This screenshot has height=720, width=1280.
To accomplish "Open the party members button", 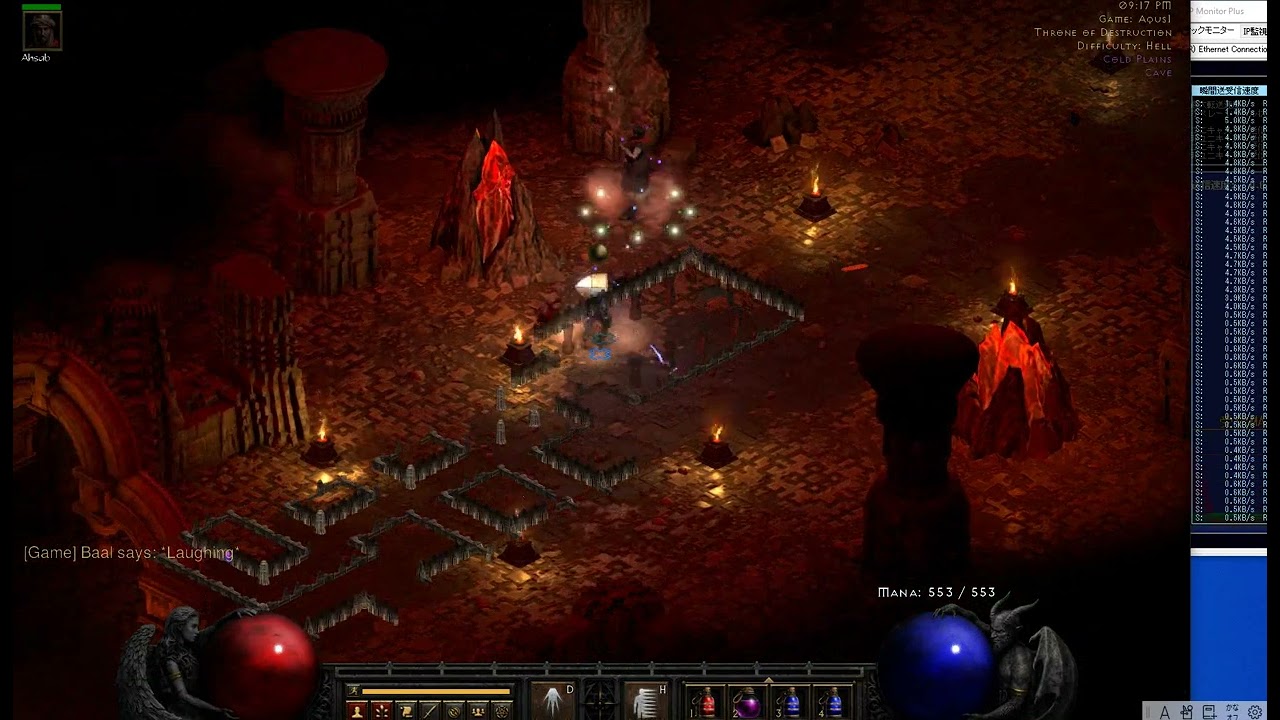I will [x=477, y=711].
